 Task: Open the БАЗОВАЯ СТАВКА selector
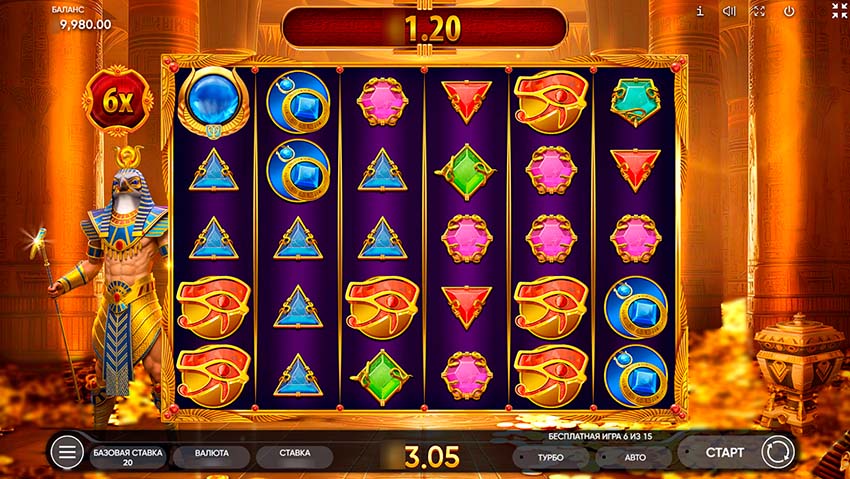[x=127, y=457]
